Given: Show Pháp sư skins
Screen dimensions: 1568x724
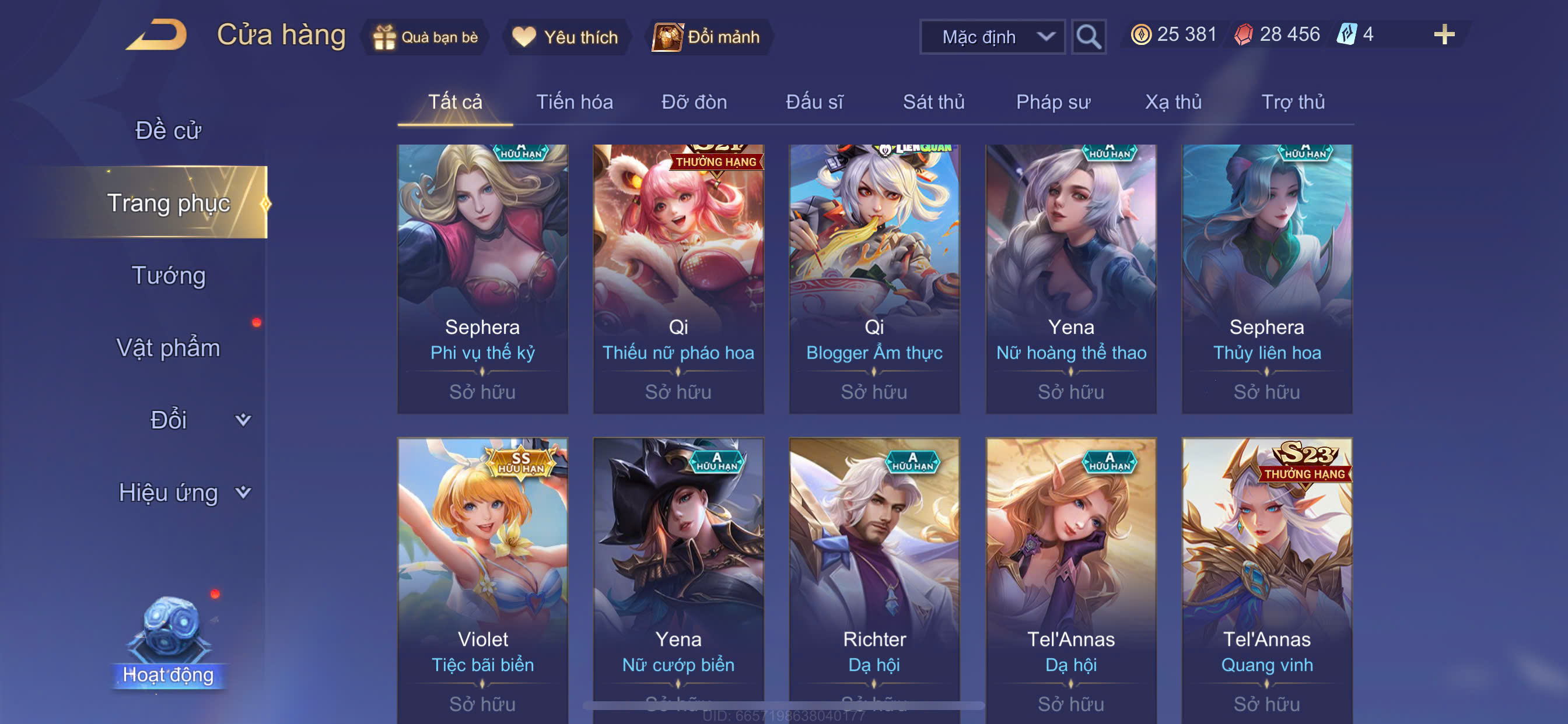Looking at the screenshot, I should pos(1052,101).
